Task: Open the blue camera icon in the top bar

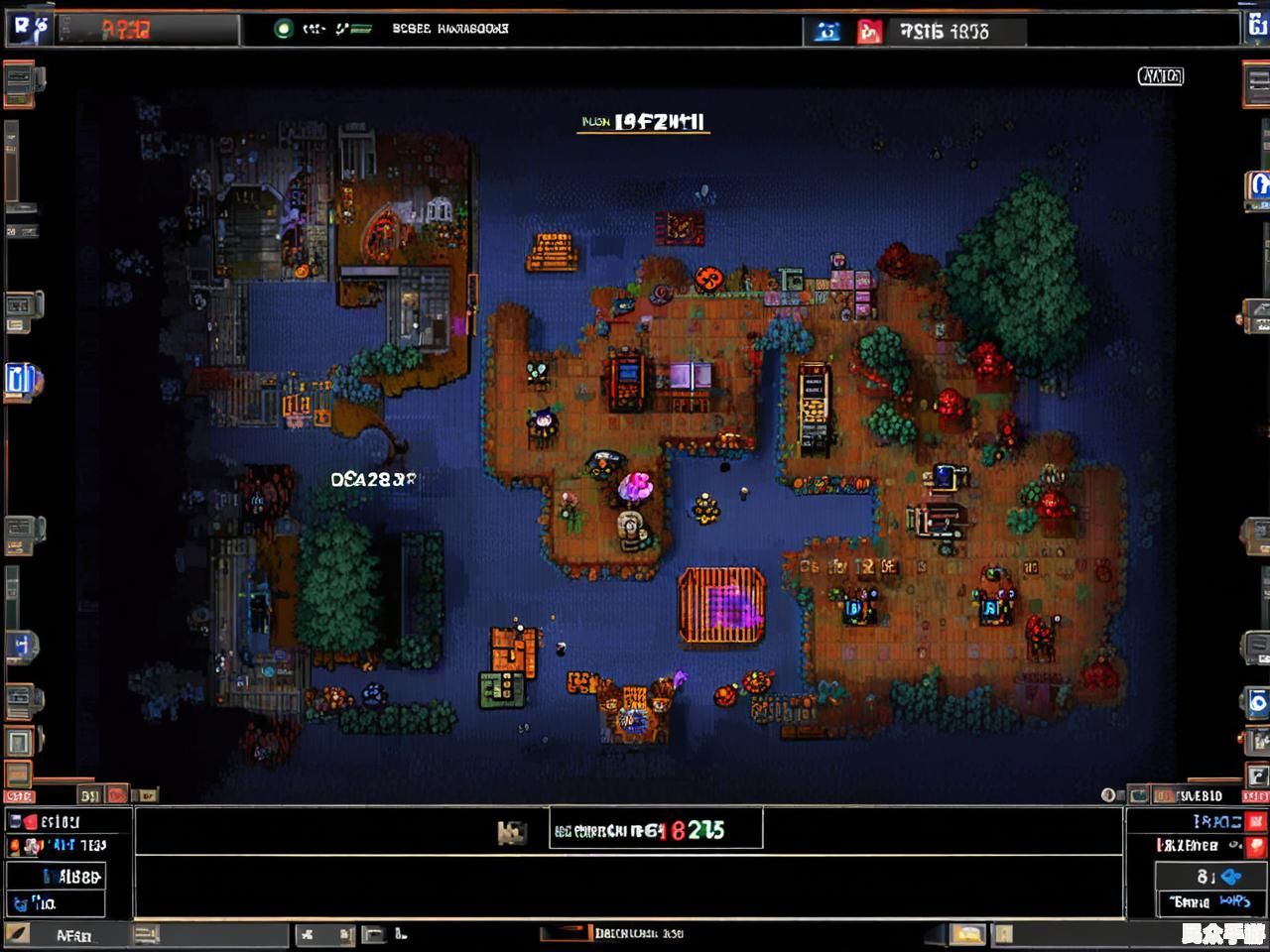Action: point(826,32)
